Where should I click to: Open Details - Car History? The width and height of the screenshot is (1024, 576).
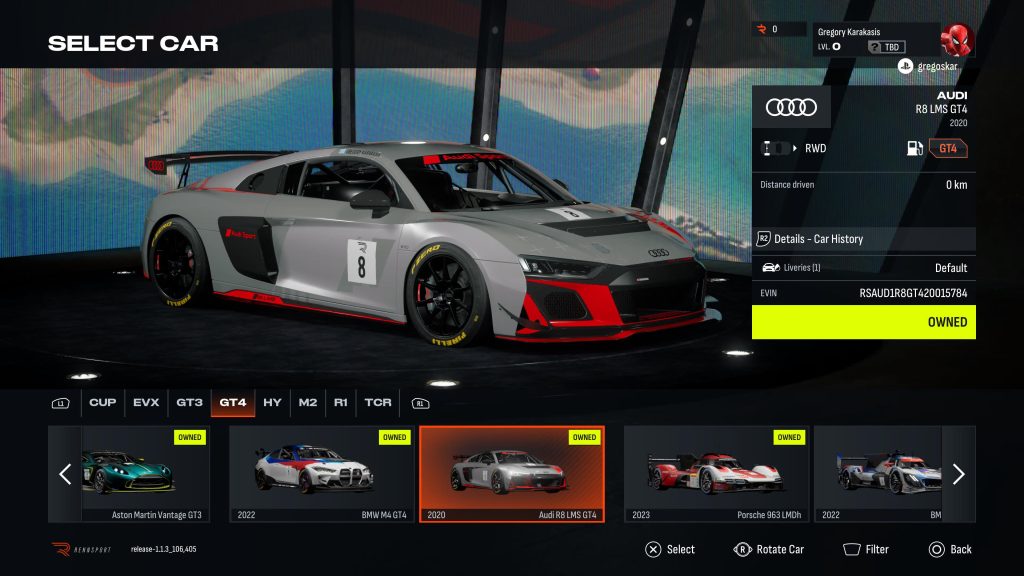864,239
